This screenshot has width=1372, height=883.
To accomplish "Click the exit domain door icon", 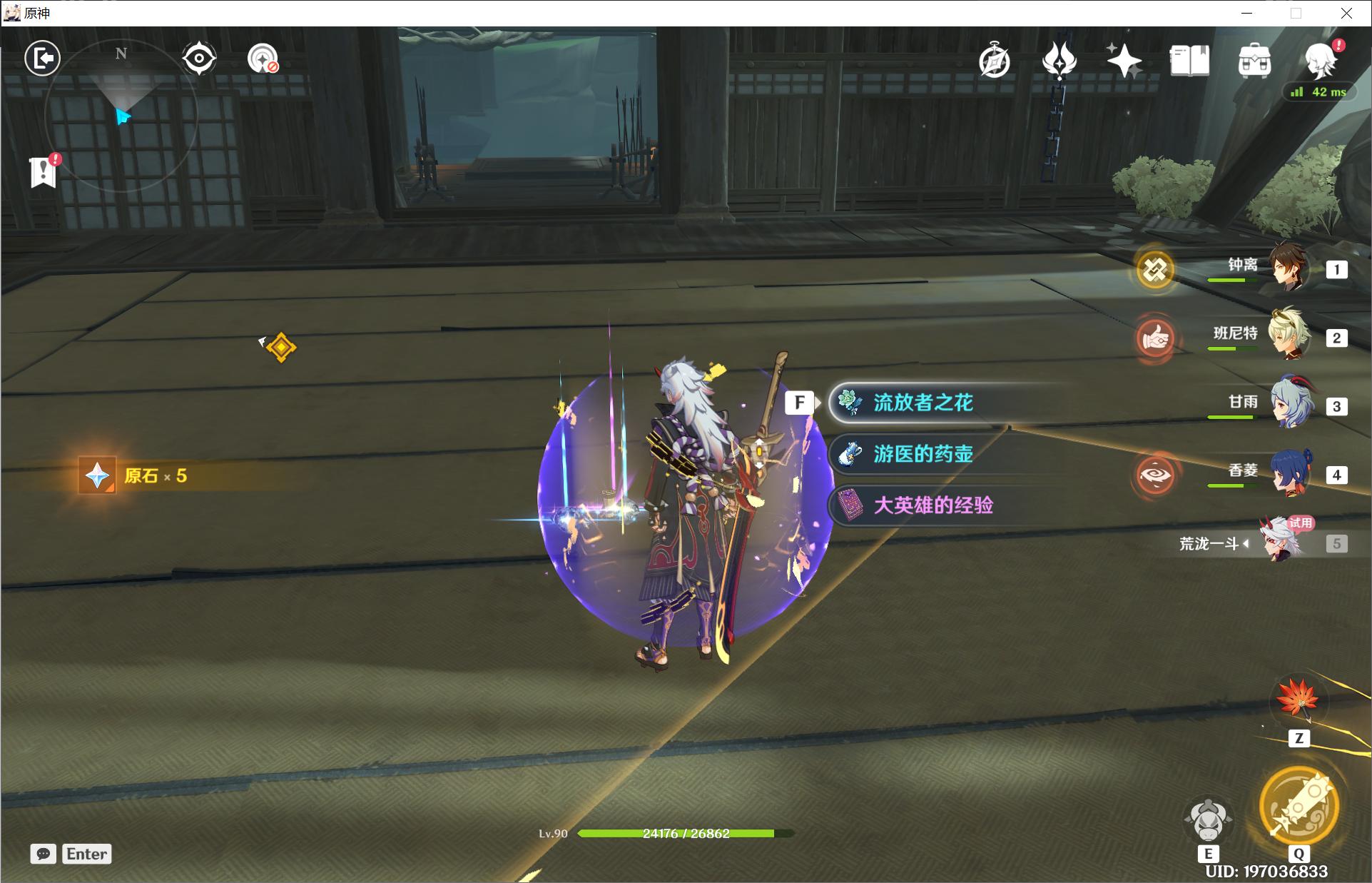I will [x=42, y=58].
